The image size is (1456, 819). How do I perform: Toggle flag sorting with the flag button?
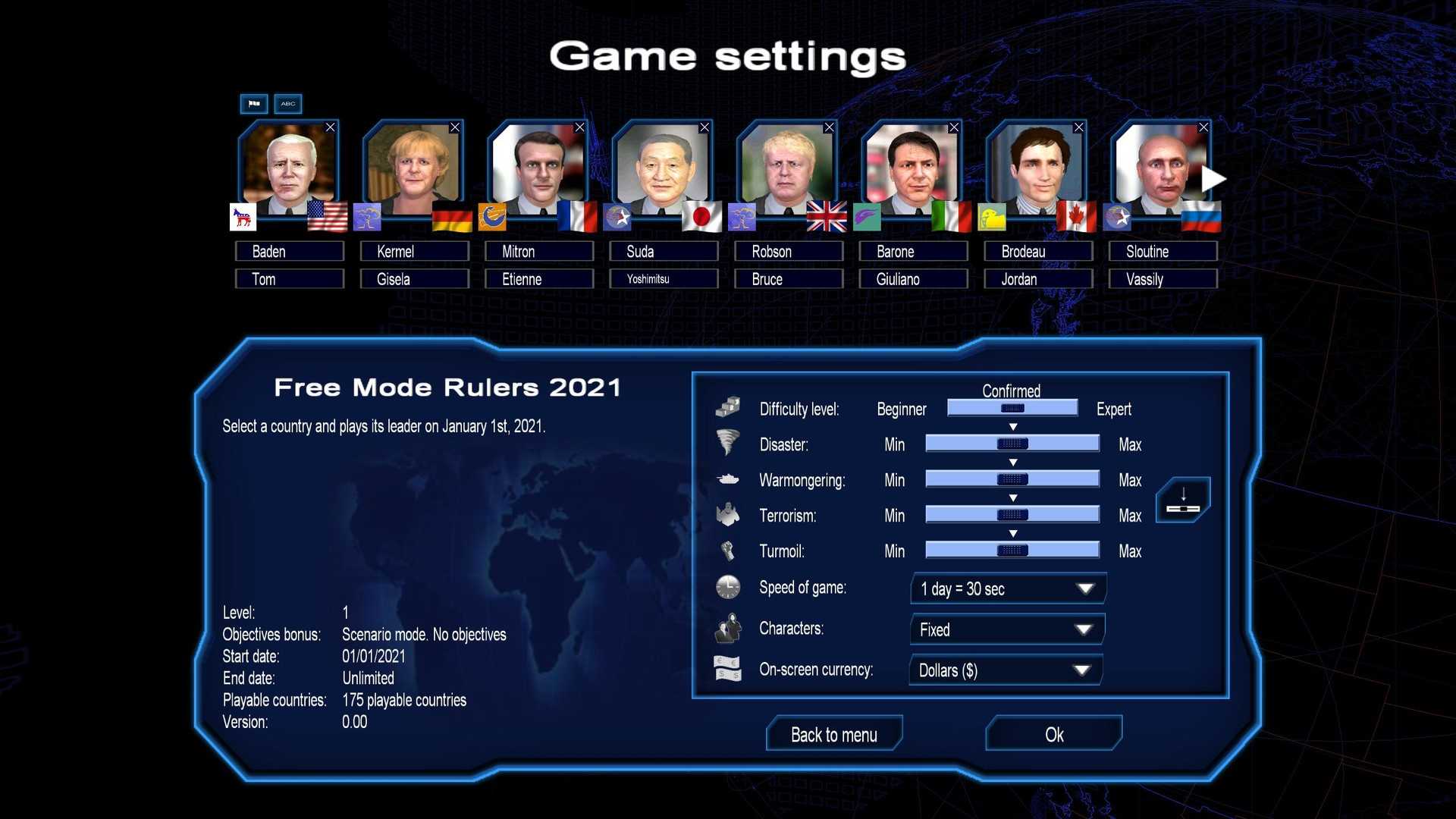pyautogui.click(x=253, y=104)
